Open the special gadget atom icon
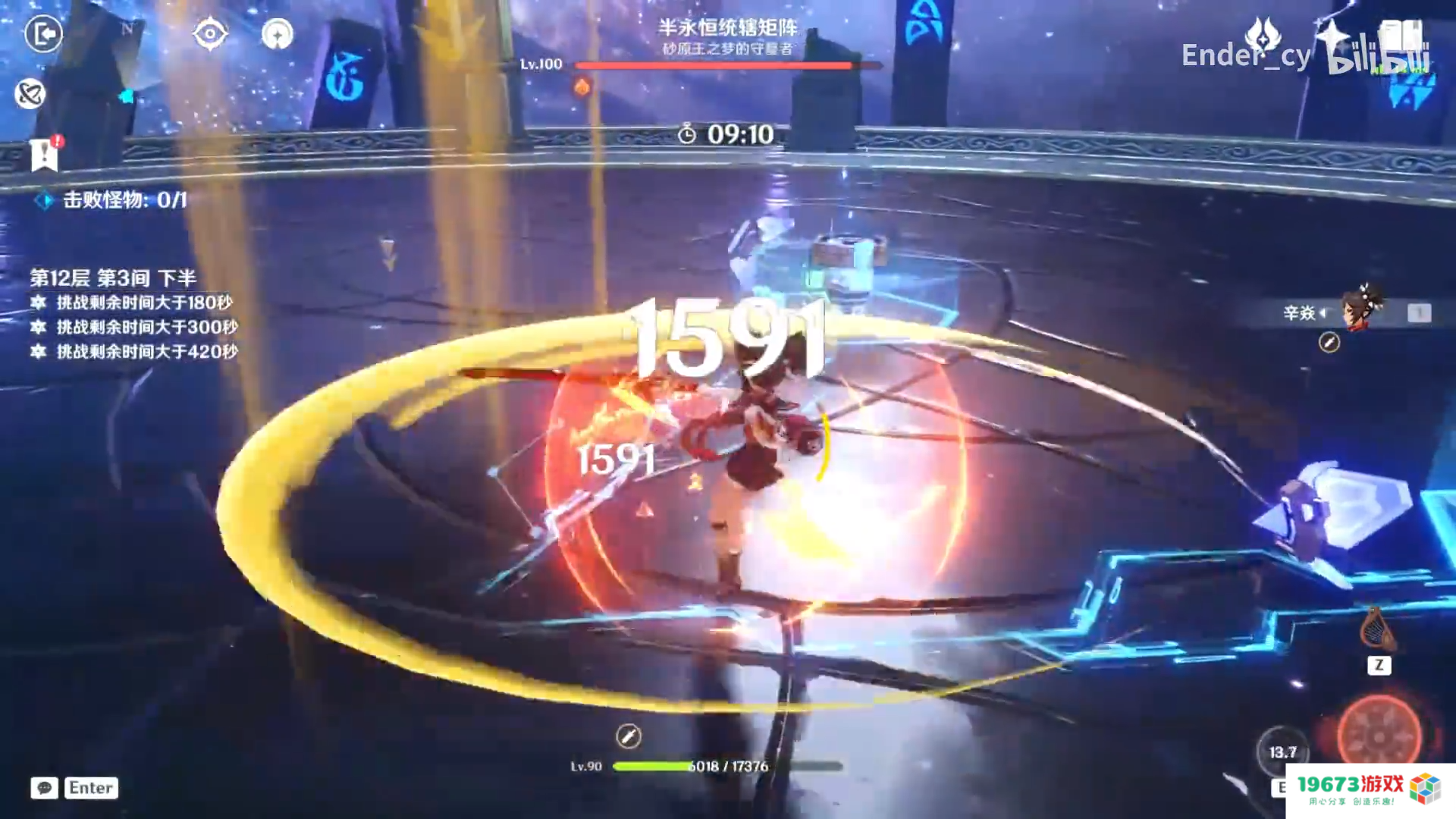 [x=29, y=93]
